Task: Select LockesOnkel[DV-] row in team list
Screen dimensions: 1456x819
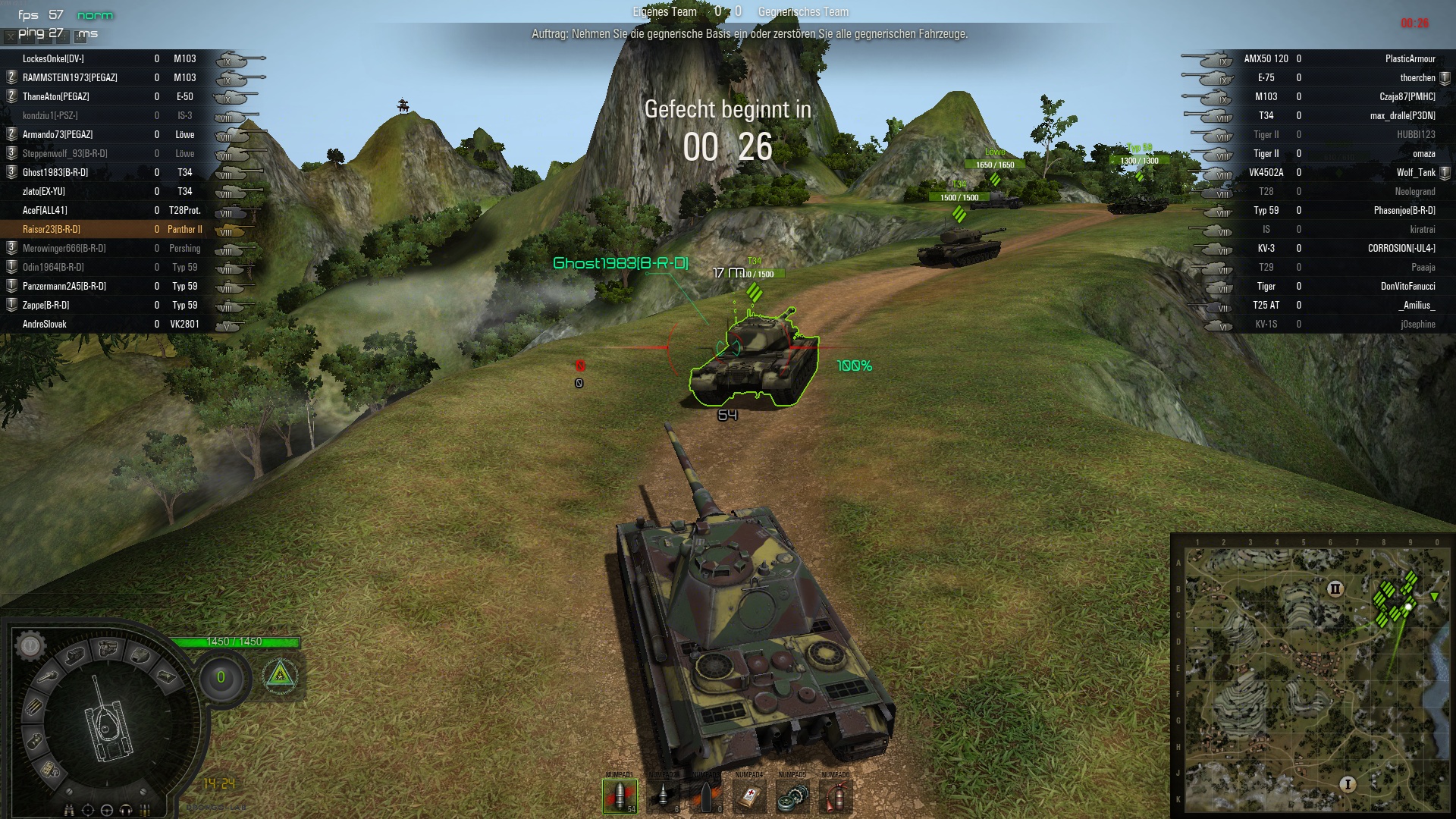Action: click(53, 58)
